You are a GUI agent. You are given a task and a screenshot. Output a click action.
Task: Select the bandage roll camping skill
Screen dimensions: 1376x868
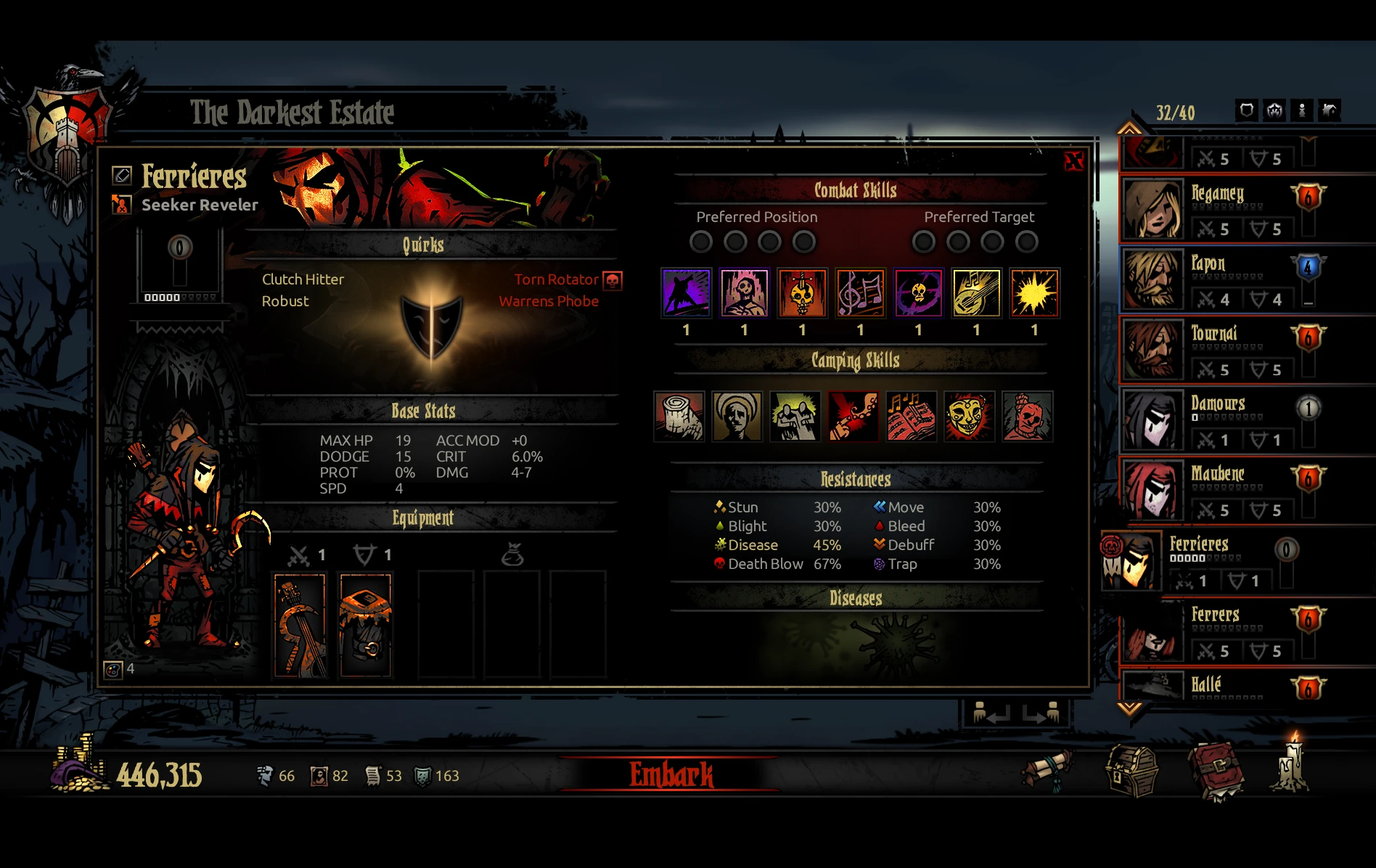click(679, 417)
